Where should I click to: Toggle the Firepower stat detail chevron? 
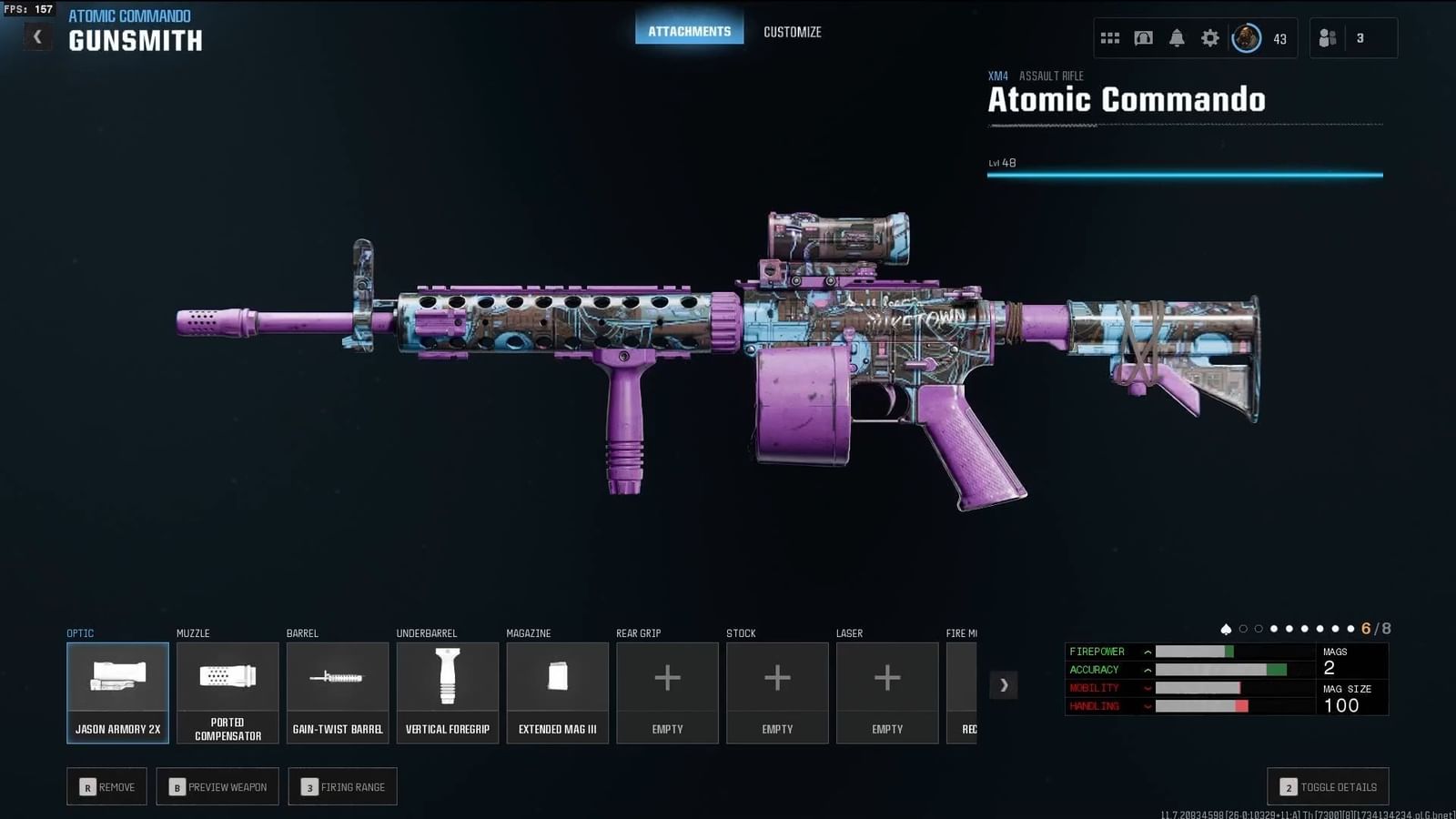(x=1148, y=652)
